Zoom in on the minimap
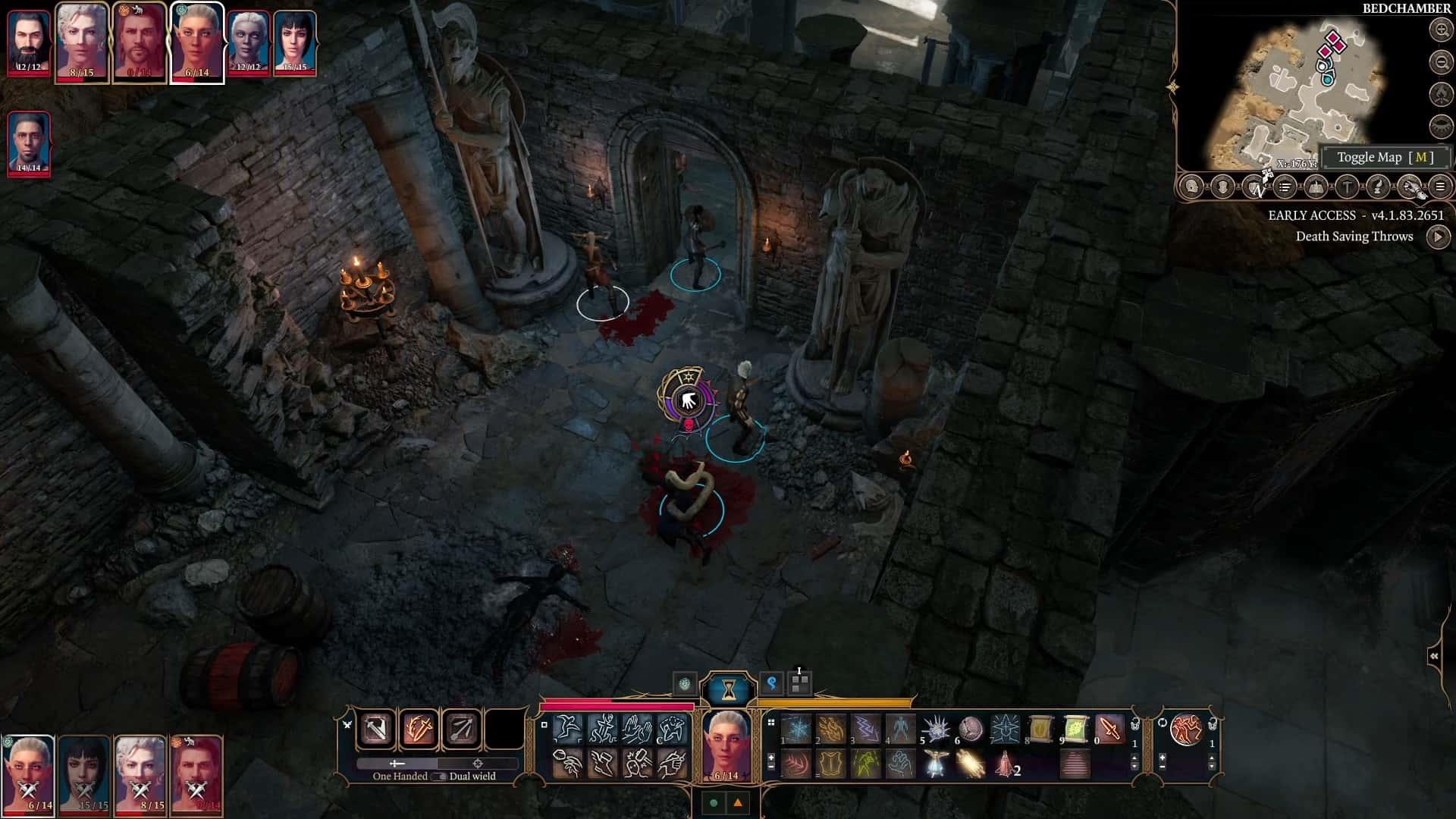Image resolution: width=1456 pixels, height=819 pixels. tap(1440, 30)
